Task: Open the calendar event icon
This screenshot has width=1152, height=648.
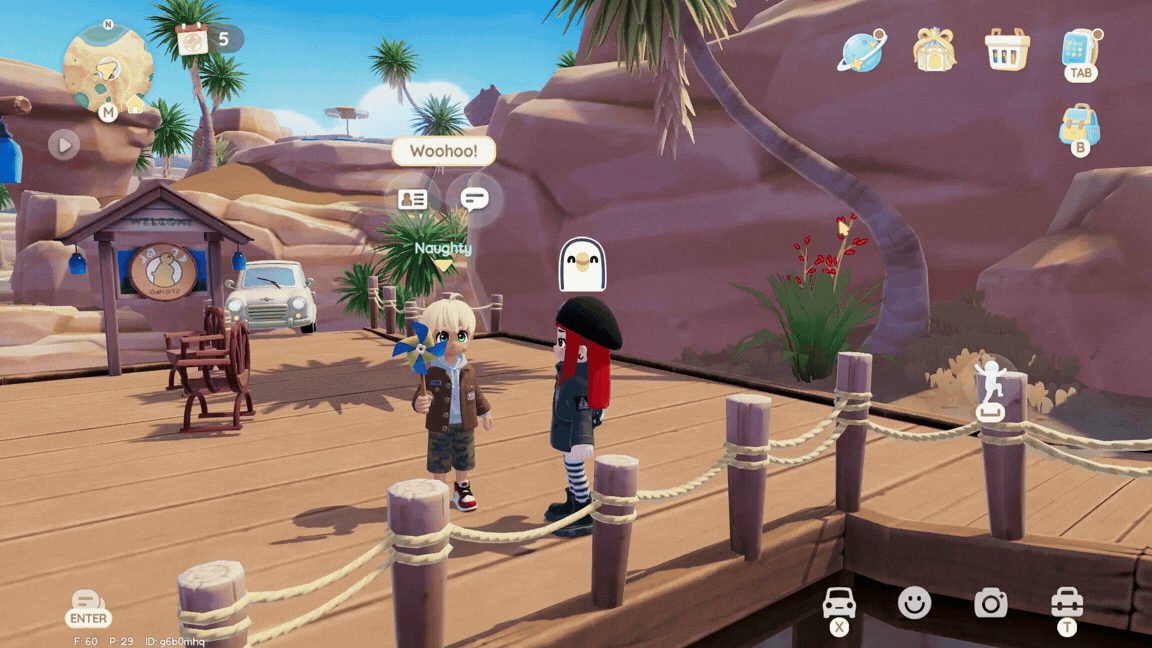Action: pos(192,40)
